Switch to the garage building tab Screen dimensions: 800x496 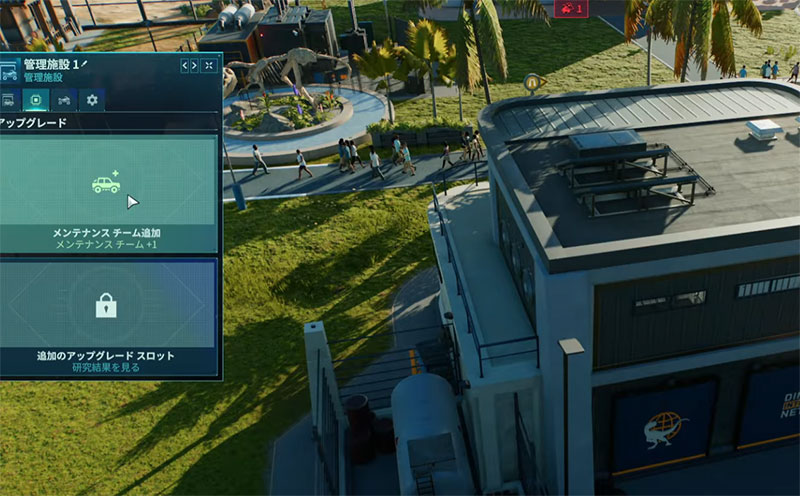[8, 100]
